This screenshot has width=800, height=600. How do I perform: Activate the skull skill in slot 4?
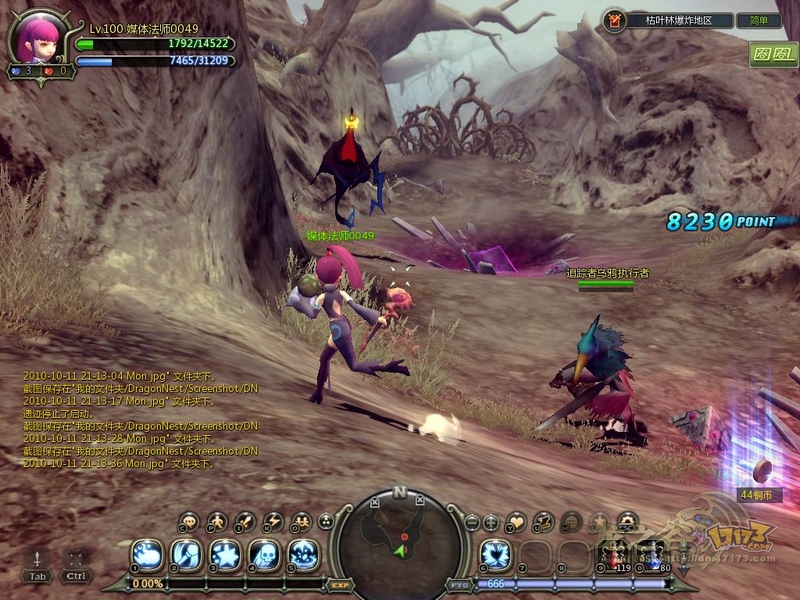click(x=265, y=553)
